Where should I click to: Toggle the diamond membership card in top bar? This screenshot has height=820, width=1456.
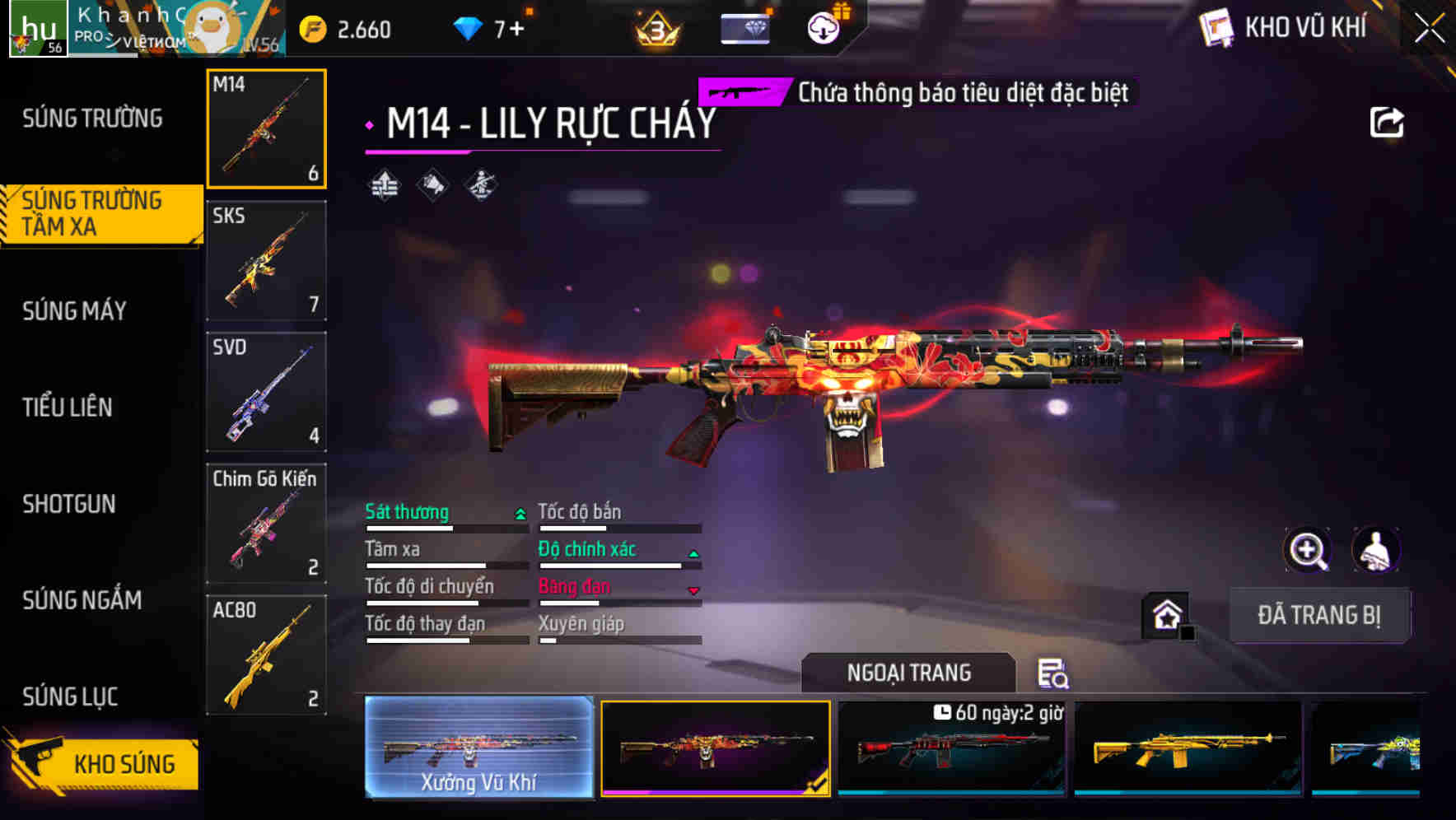743,27
